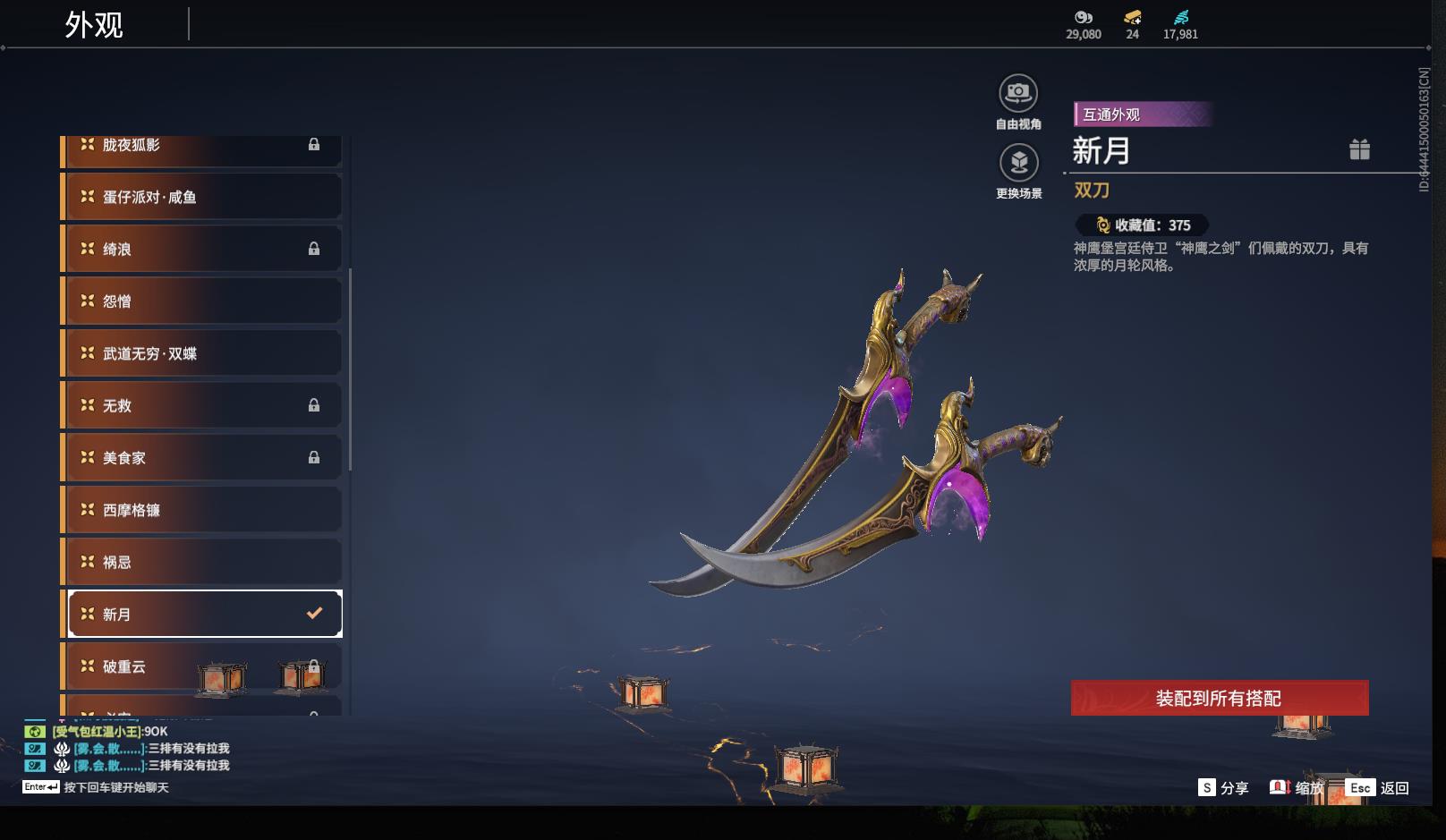Open the 更换场景 scene switcher
1446x840 pixels.
(1018, 164)
